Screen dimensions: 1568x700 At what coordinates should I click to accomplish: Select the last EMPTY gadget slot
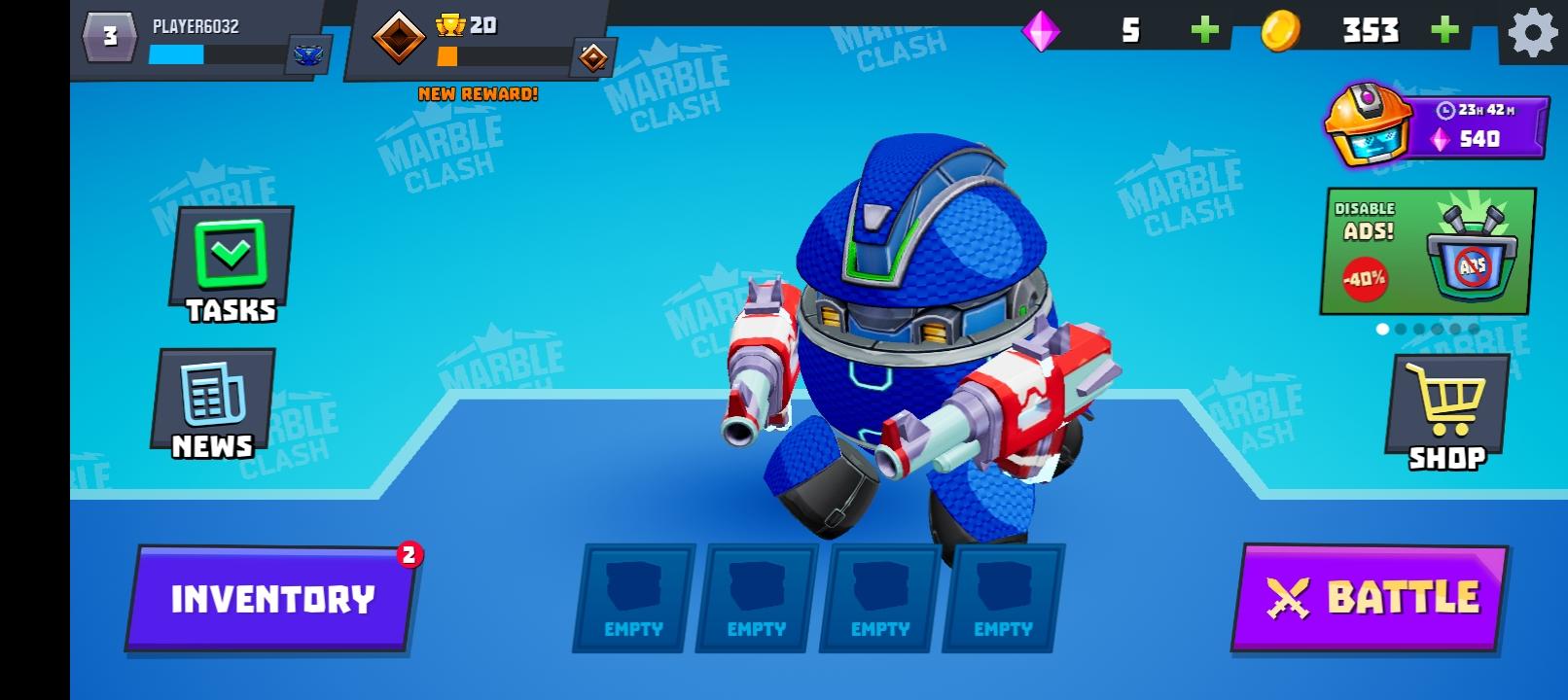(1000, 597)
